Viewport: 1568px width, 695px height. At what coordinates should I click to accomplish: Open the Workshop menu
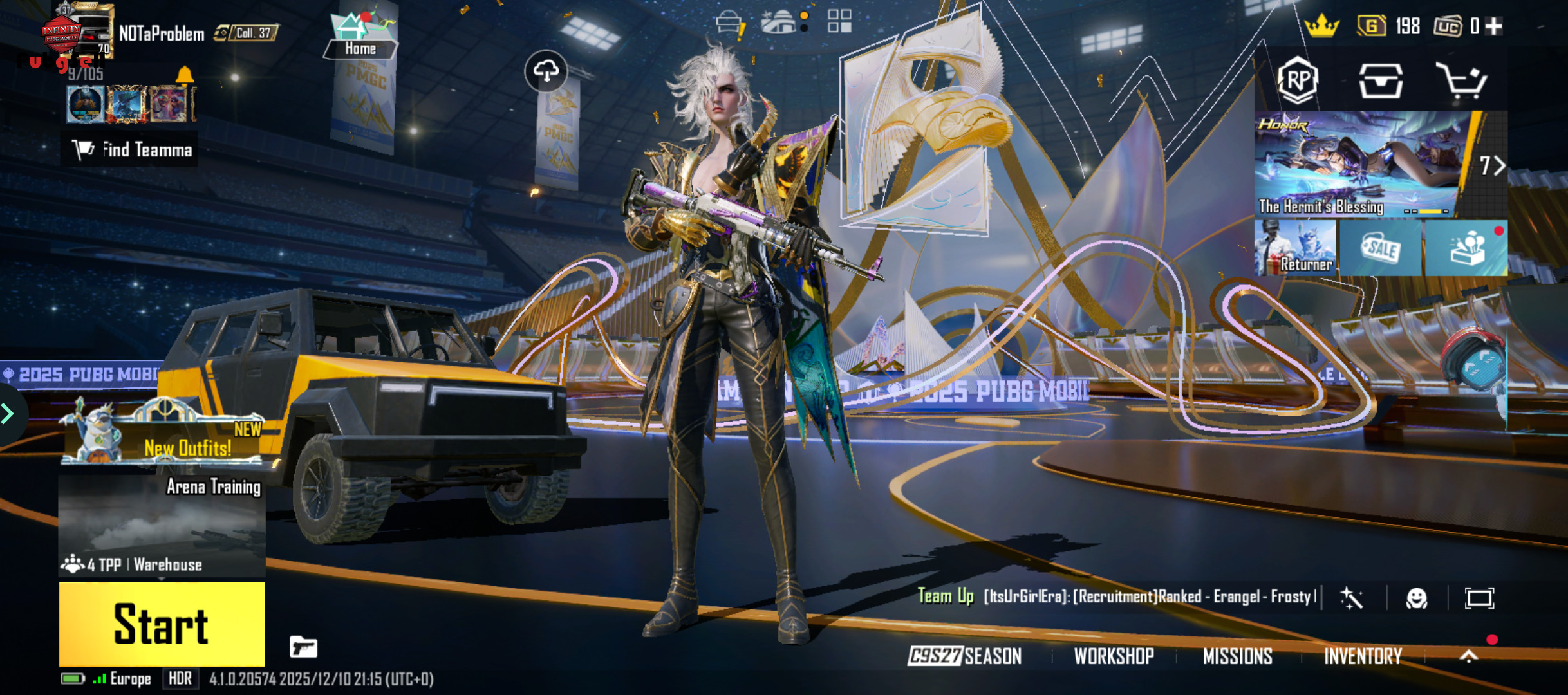coord(1114,656)
